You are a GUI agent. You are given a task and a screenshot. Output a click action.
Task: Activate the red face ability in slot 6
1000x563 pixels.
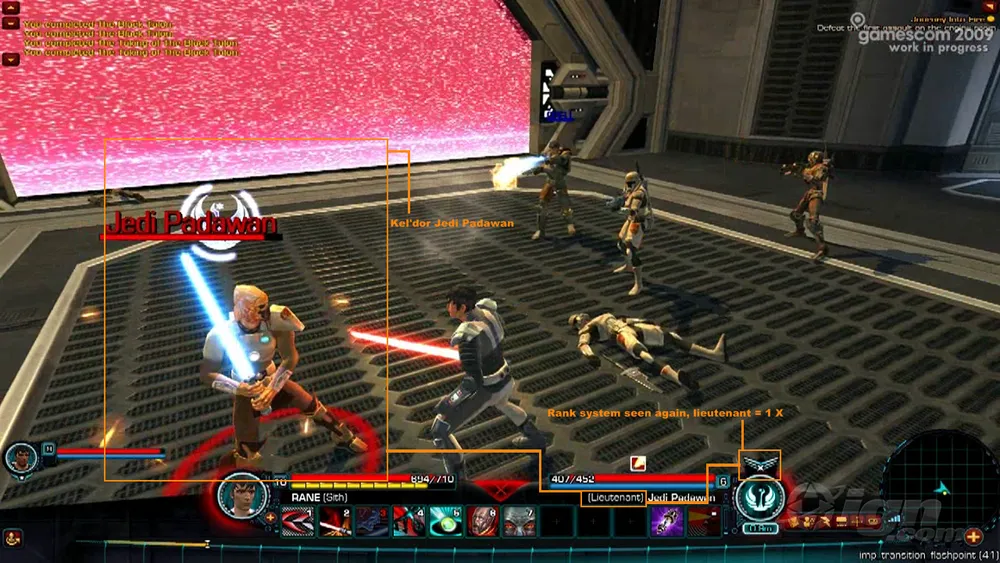(x=482, y=521)
